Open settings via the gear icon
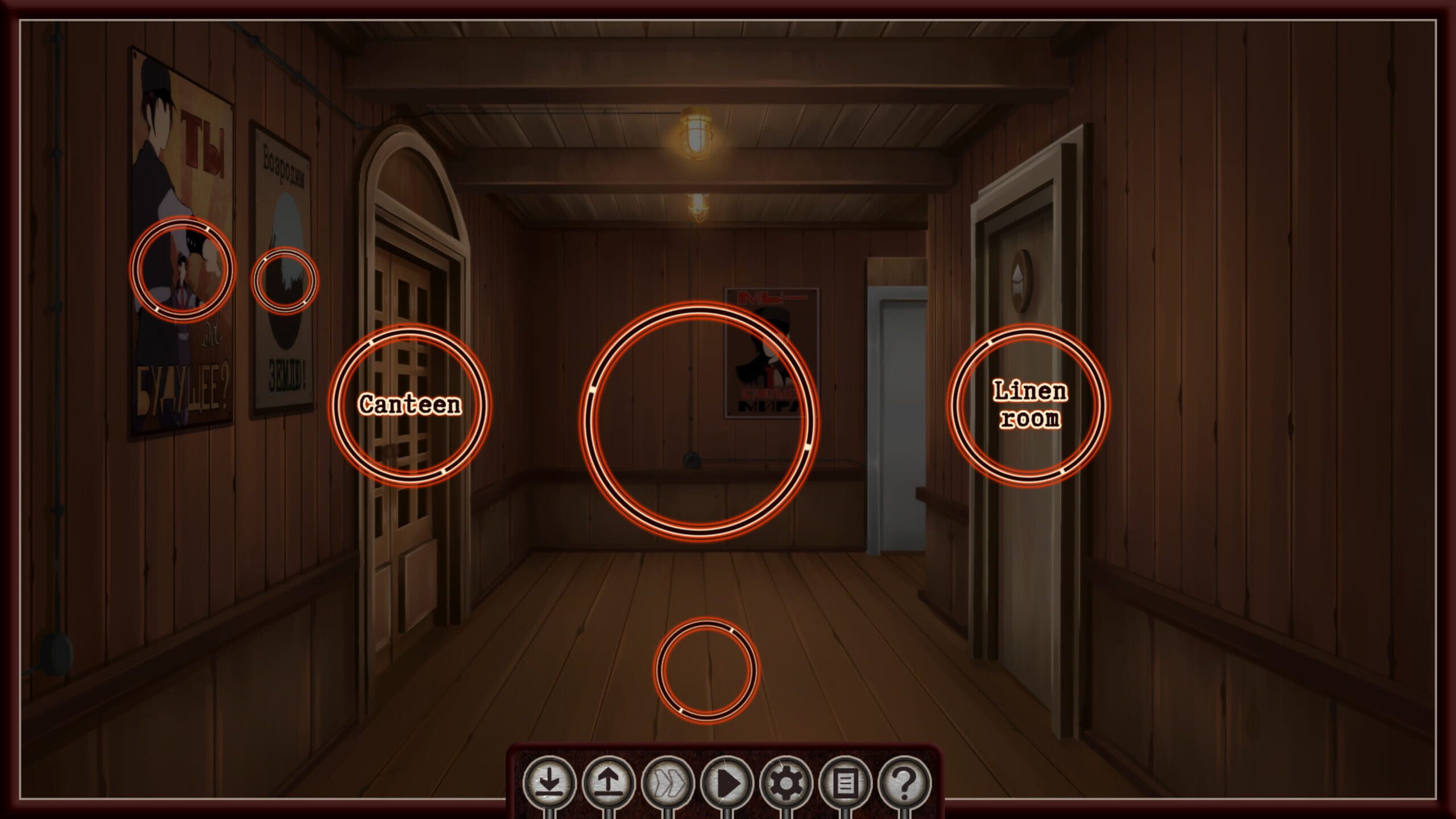 click(x=787, y=784)
